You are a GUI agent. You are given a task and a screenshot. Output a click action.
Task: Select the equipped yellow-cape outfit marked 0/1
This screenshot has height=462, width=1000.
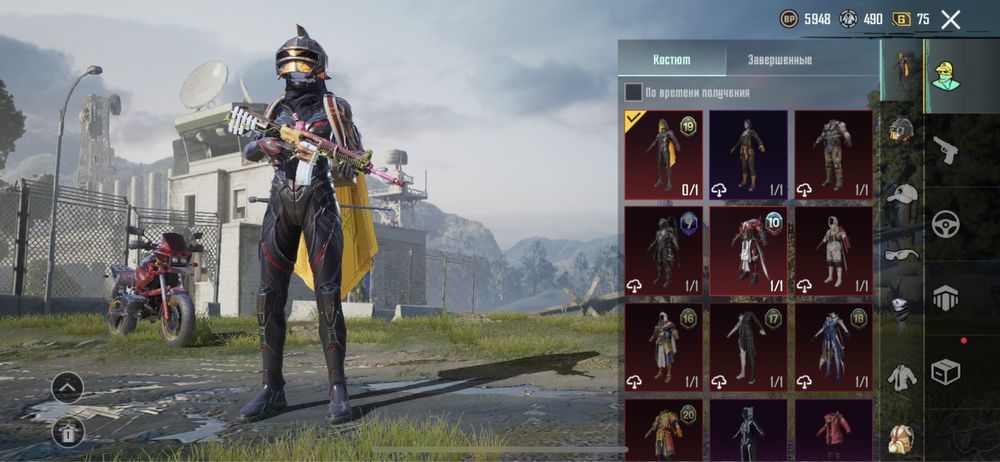coord(664,155)
